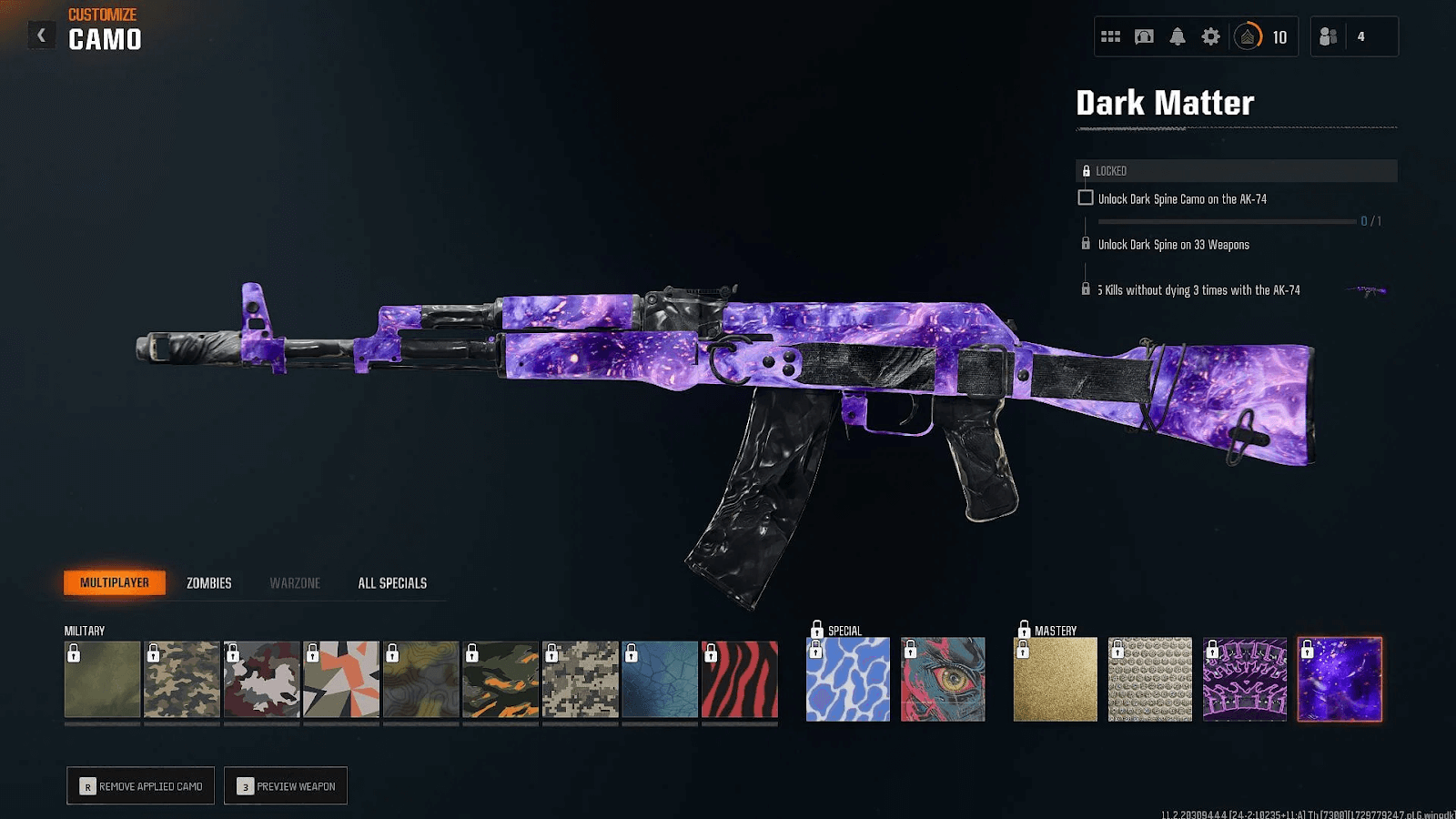Viewport: 1456px width, 819px height.
Task: Click the Preview Weapon button
Action: click(x=285, y=785)
